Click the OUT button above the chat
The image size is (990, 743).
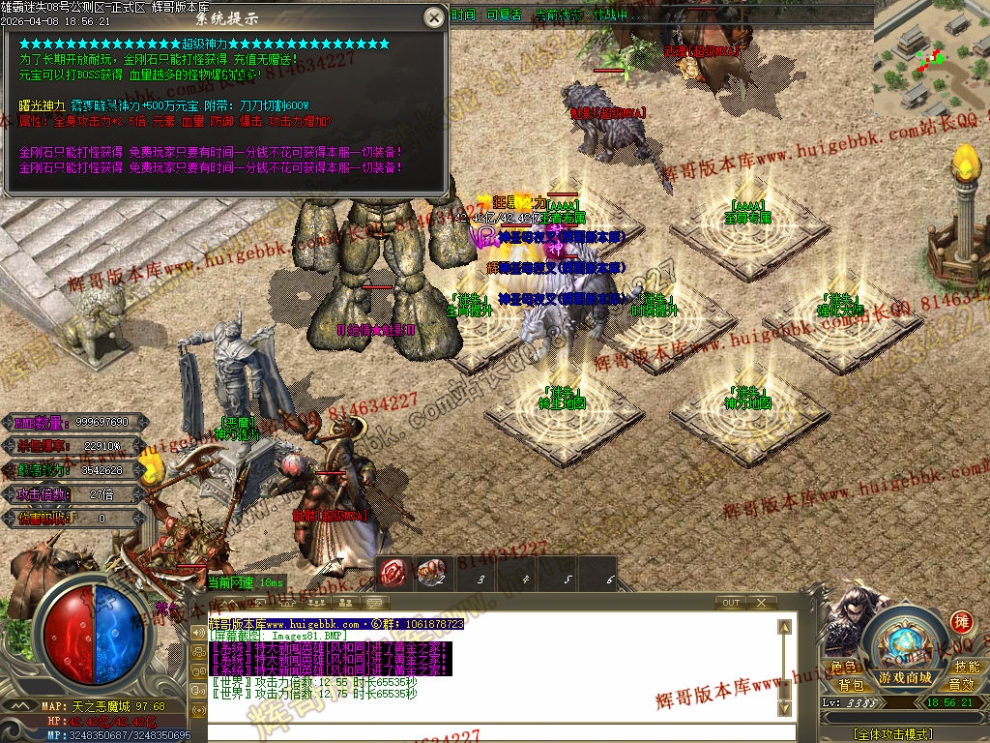[x=732, y=603]
